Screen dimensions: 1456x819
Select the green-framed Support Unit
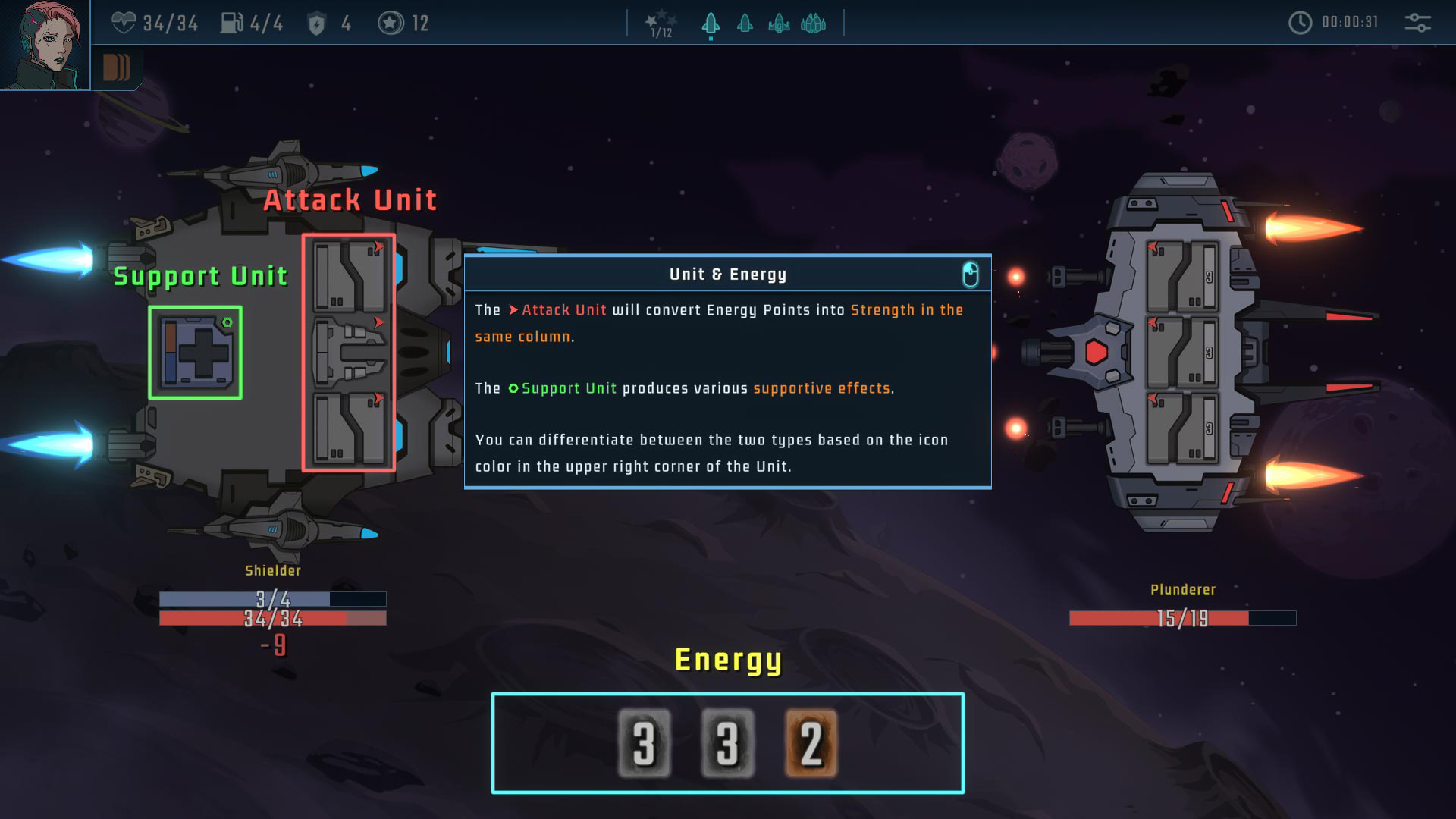[196, 353]
